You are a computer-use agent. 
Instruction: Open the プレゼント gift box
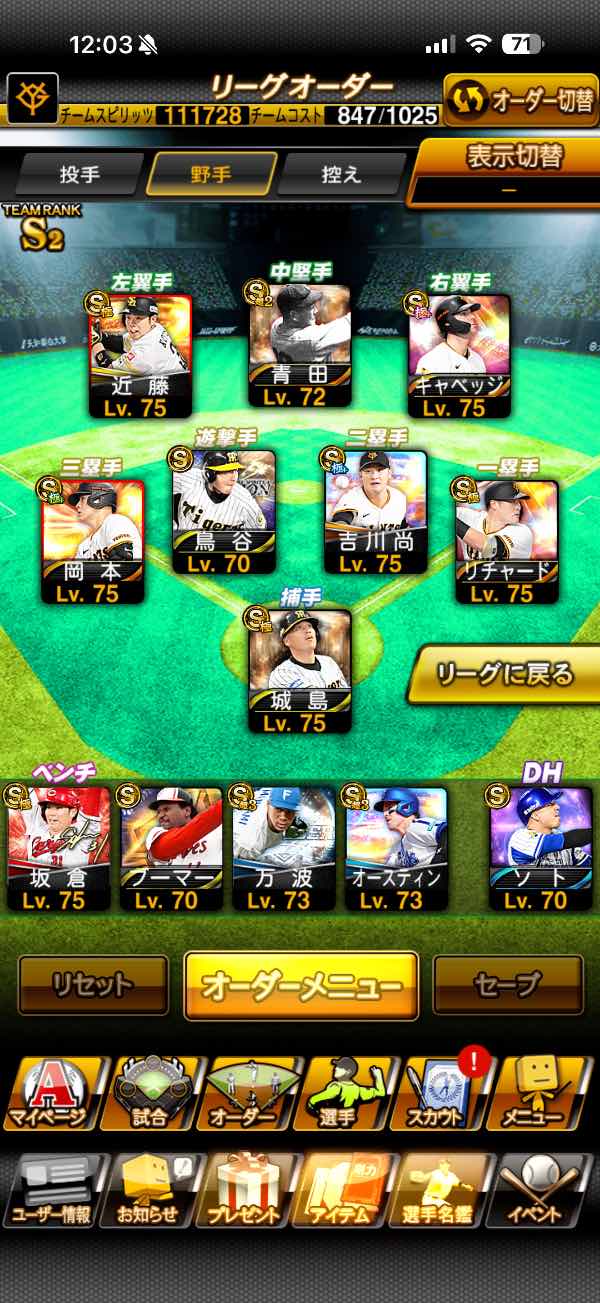245,1190
